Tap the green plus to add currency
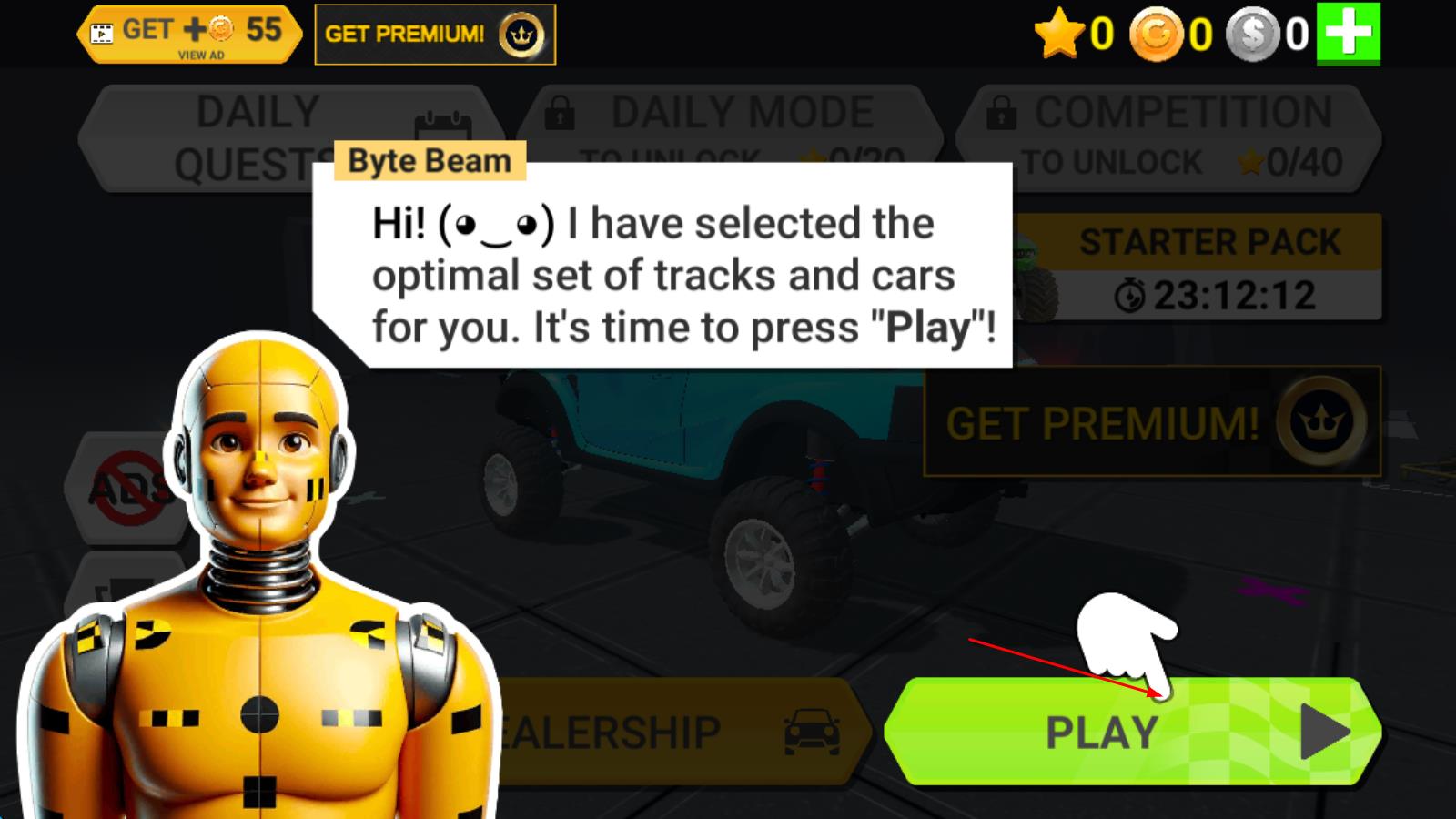The height and width of the screenshot is (819, 1456). [1349, 34]
